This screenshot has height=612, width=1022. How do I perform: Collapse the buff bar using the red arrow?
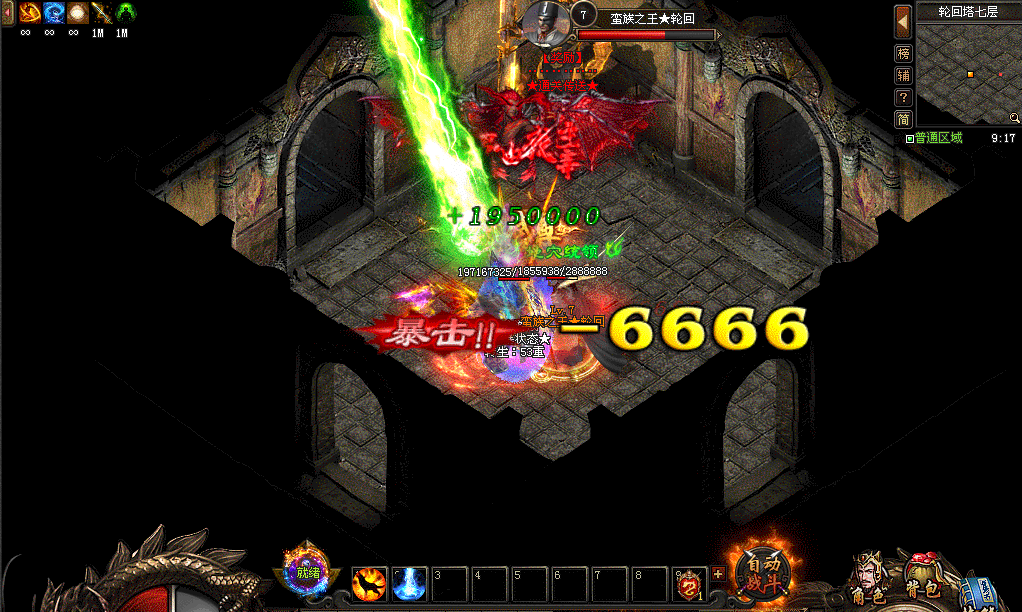click(8, 13)
